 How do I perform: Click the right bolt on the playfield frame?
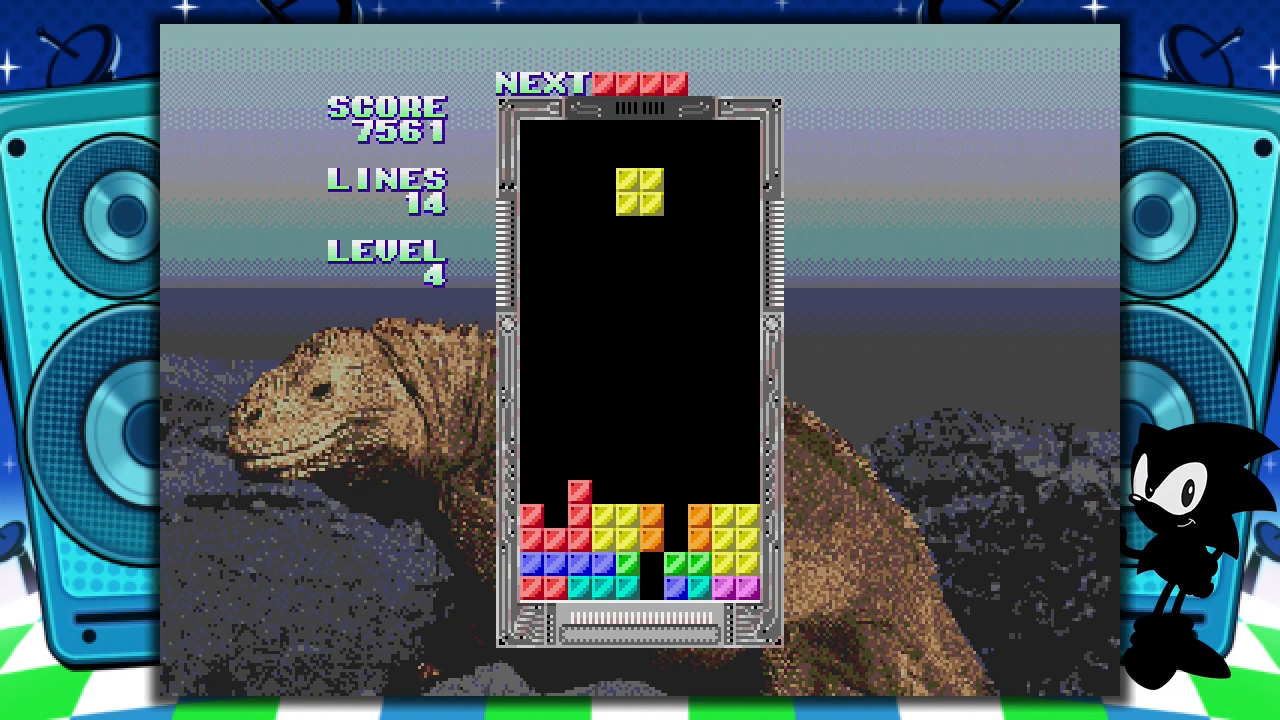tap(772, 323)
